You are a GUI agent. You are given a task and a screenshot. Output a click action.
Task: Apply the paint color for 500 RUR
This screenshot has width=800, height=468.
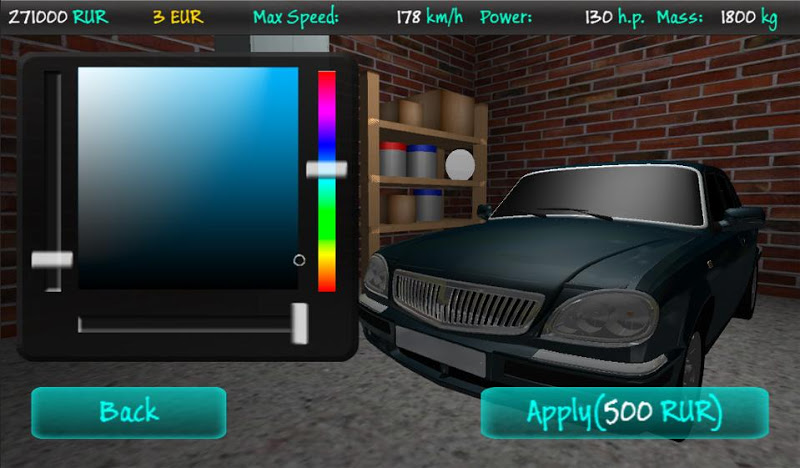(625, 412)
